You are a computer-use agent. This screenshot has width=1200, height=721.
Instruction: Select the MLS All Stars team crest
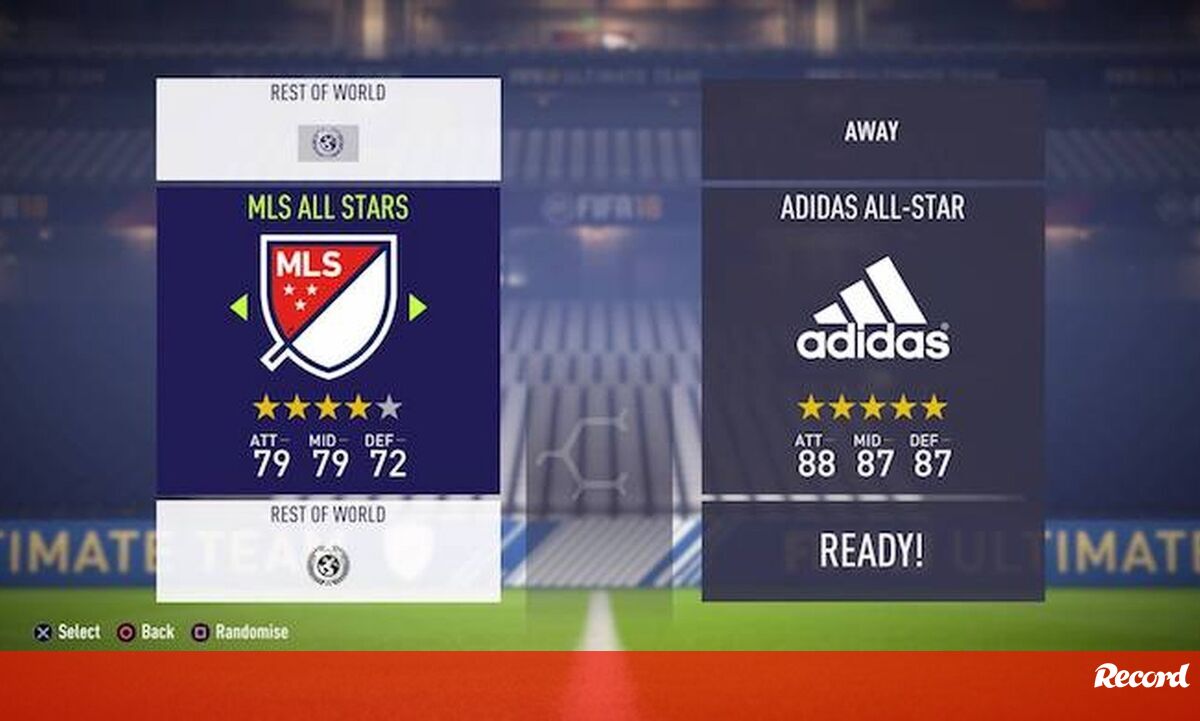[328, 305]
